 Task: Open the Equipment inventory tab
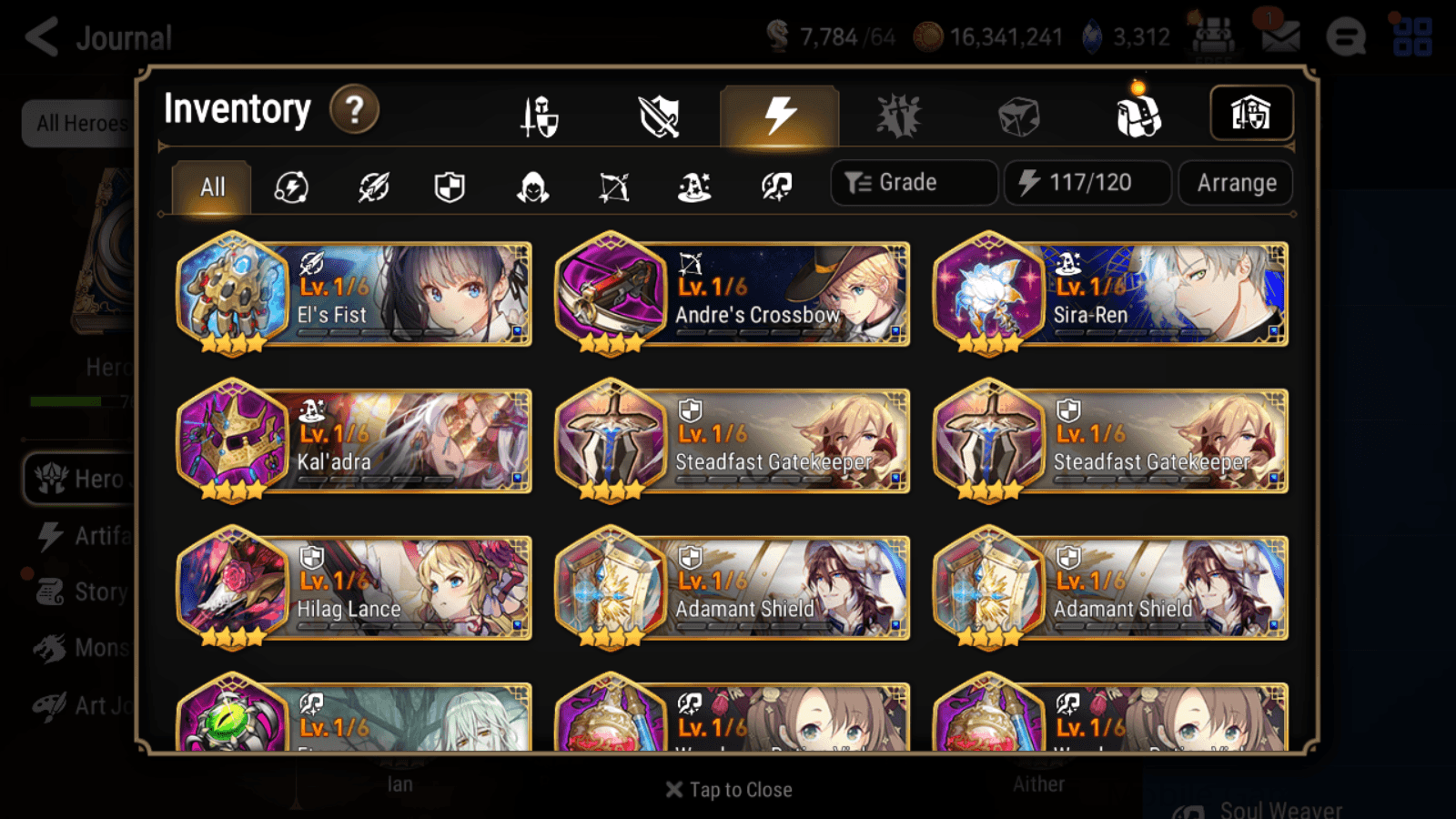pyautogui.click(x=539, y=116)
